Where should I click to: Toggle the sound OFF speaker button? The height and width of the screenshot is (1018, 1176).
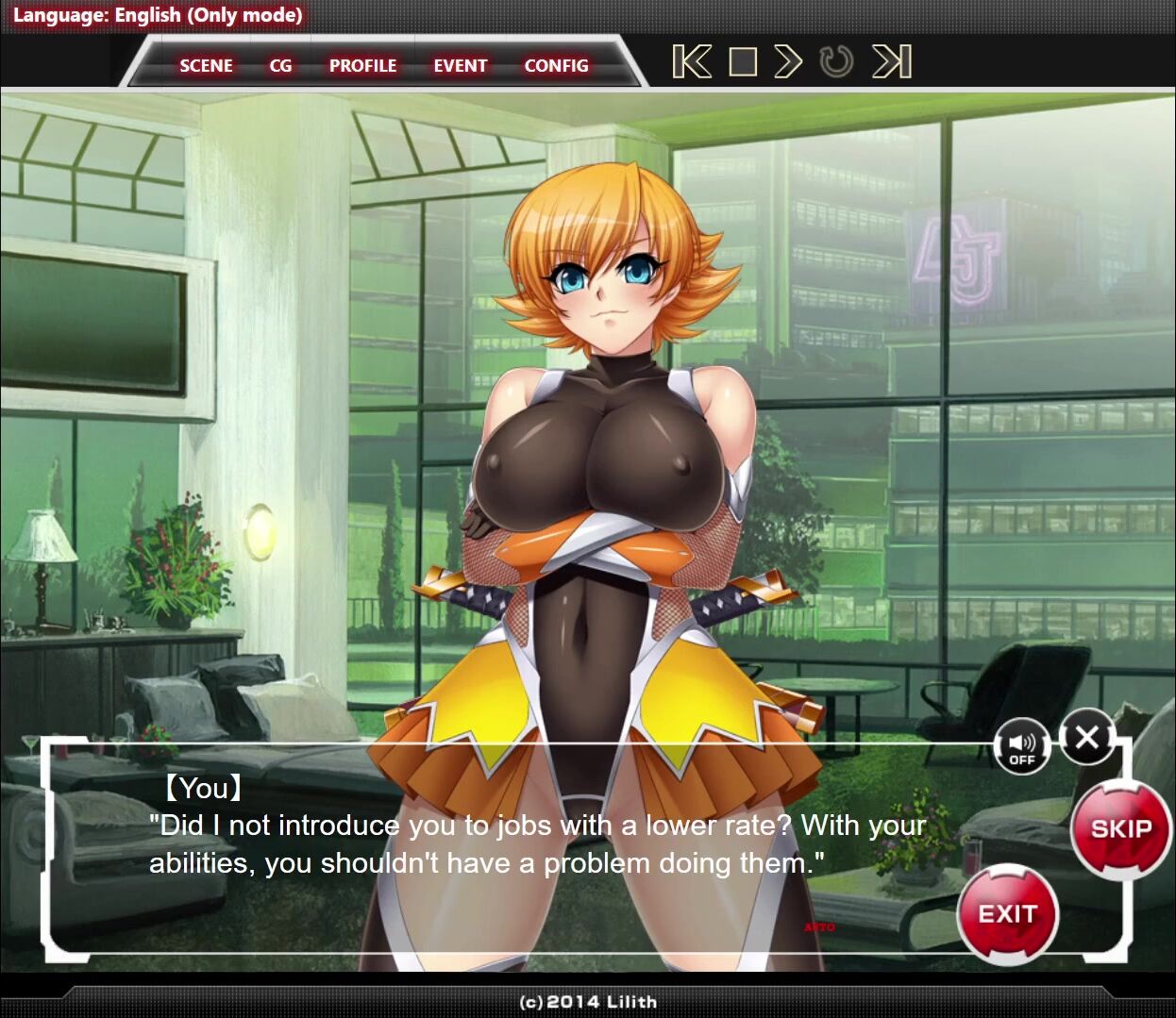[1022, 748]
